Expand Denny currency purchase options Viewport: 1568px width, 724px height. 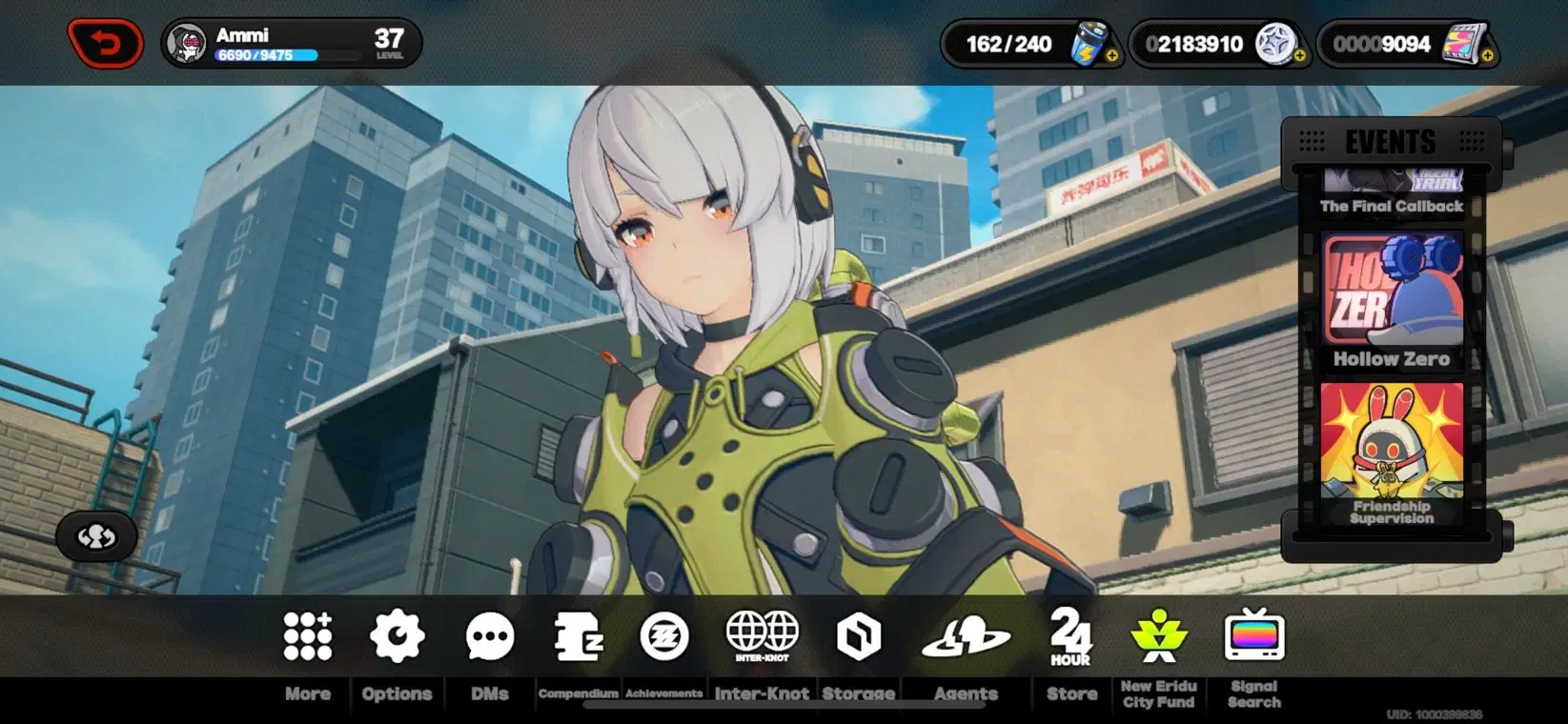click(x=1298, y=53)
